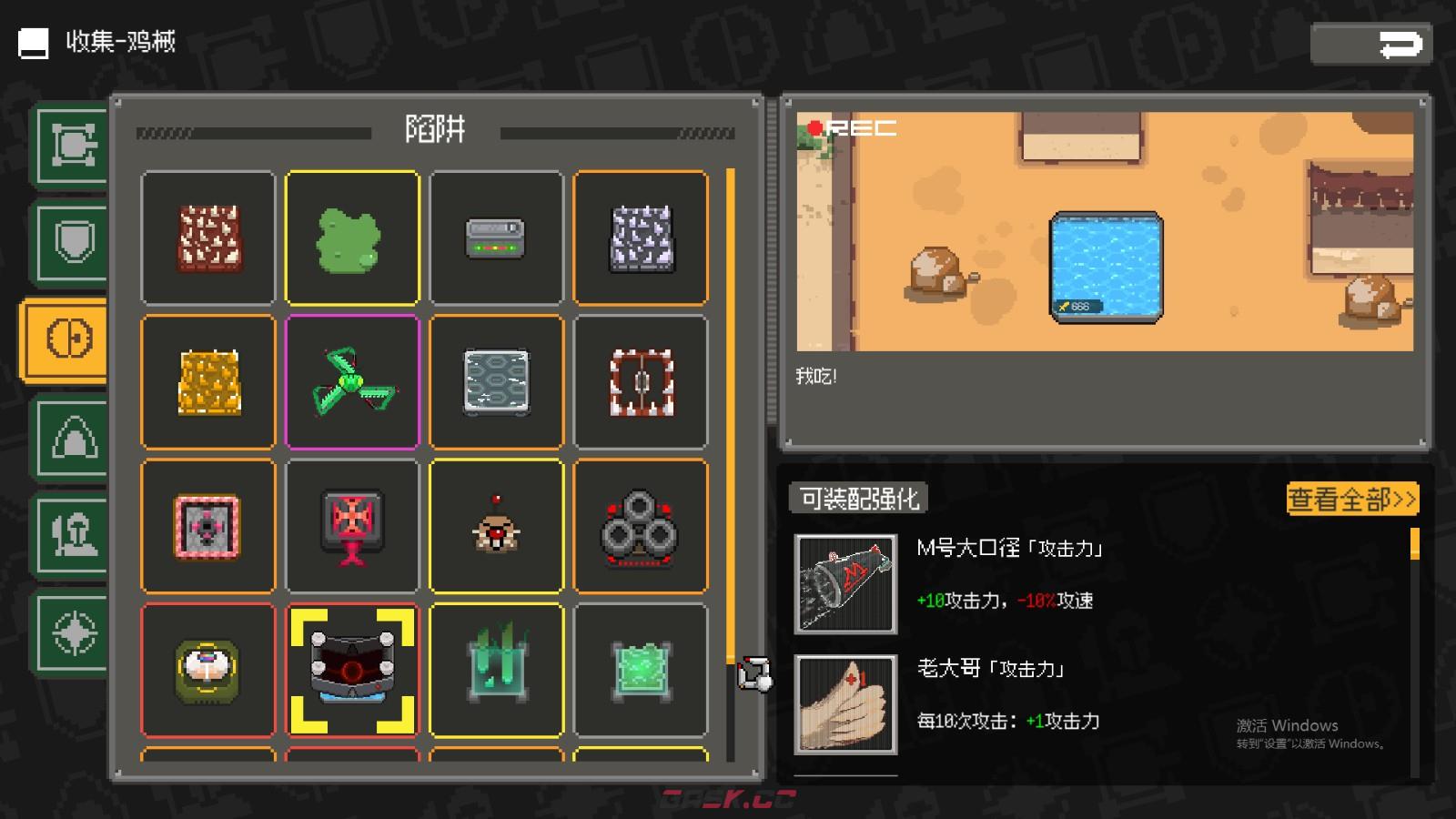1456x819 pixels.
Task: View the M号大口径 upgrade thumbnail
Action: point(844,583)
